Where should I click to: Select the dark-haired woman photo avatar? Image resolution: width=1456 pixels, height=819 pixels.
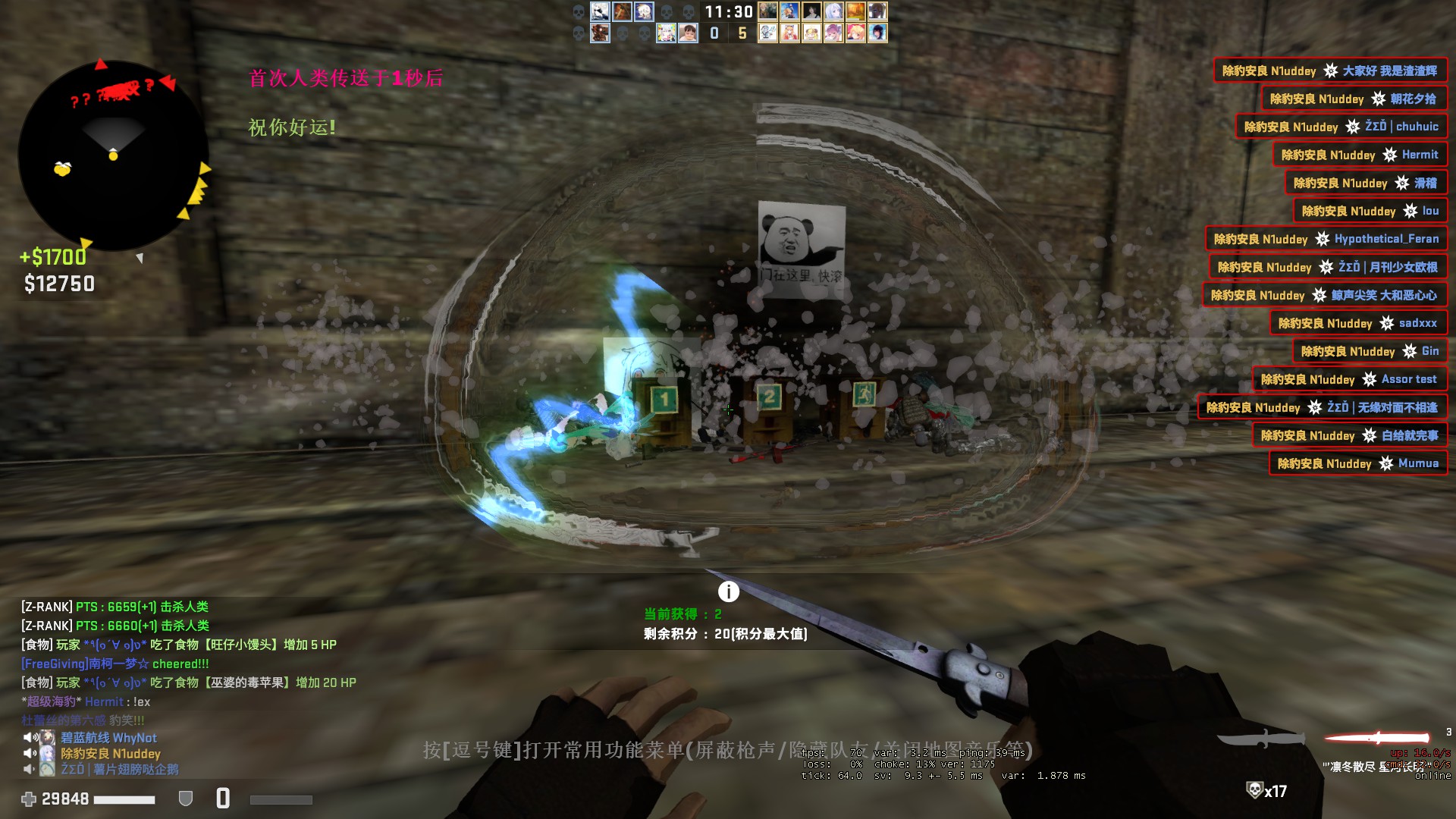coord(811,11)
